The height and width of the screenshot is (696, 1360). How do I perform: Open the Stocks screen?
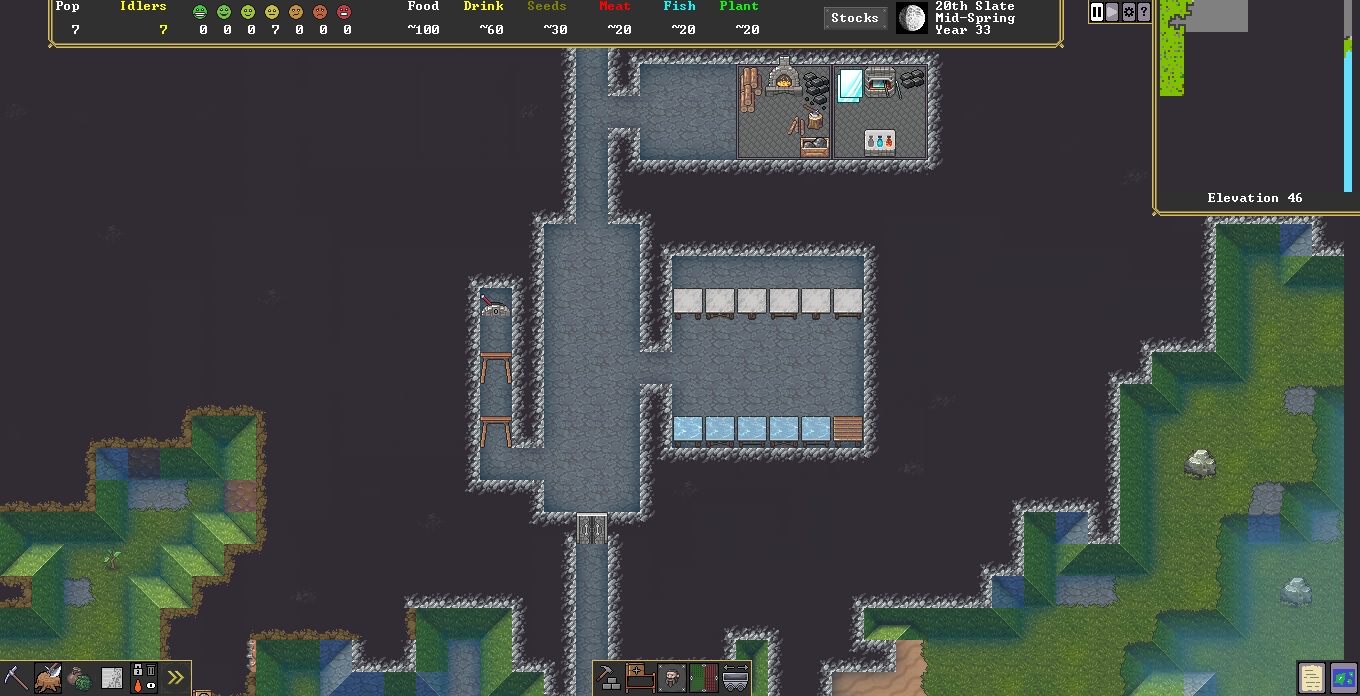855,18
